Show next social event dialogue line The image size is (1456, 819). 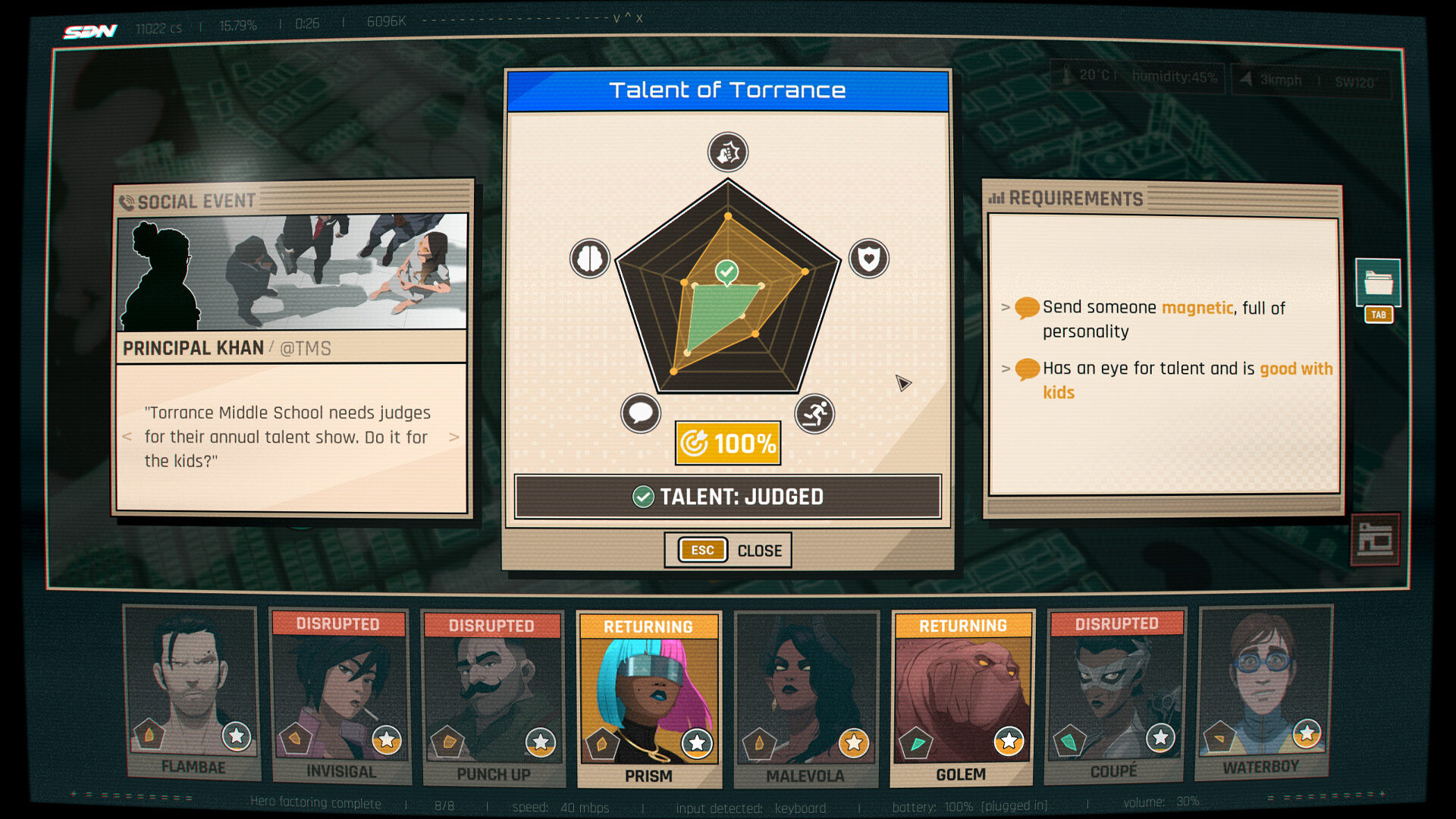[453, 437]
